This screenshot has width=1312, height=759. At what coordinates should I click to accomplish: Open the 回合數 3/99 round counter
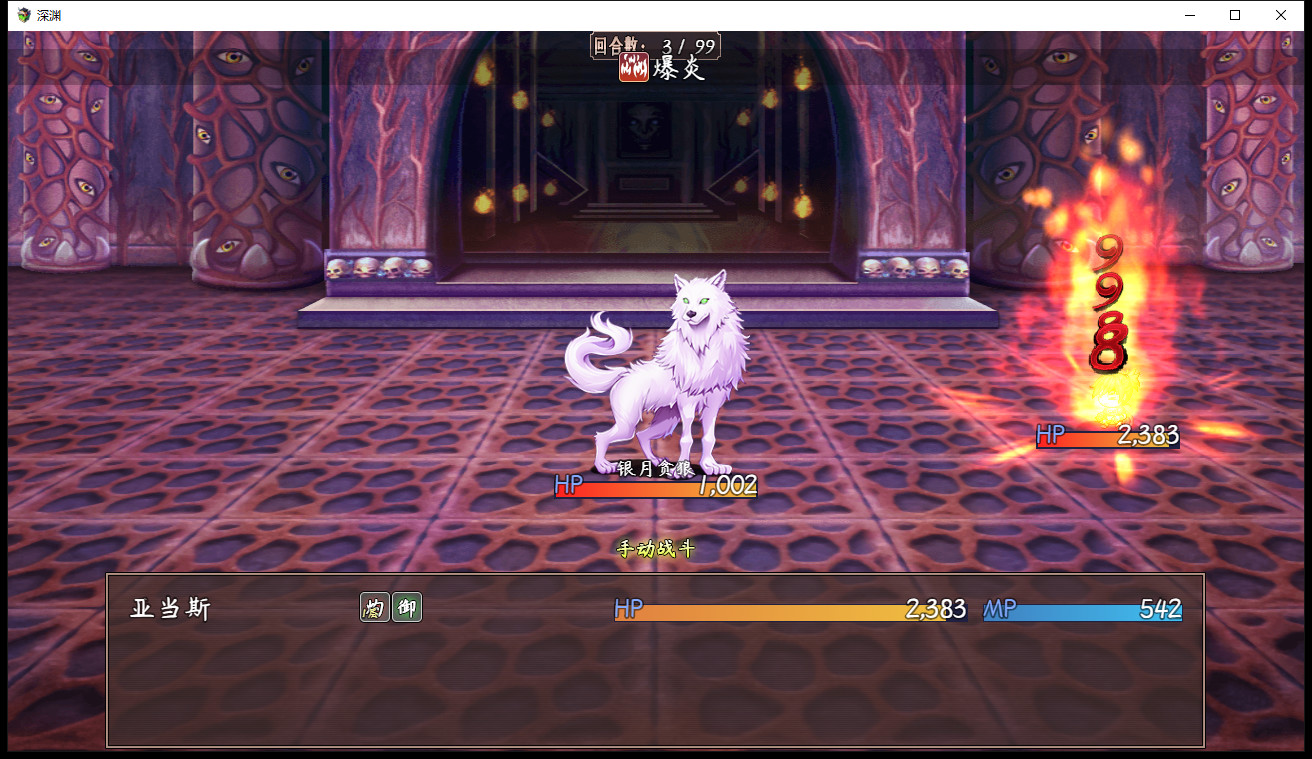pos(655,43)
